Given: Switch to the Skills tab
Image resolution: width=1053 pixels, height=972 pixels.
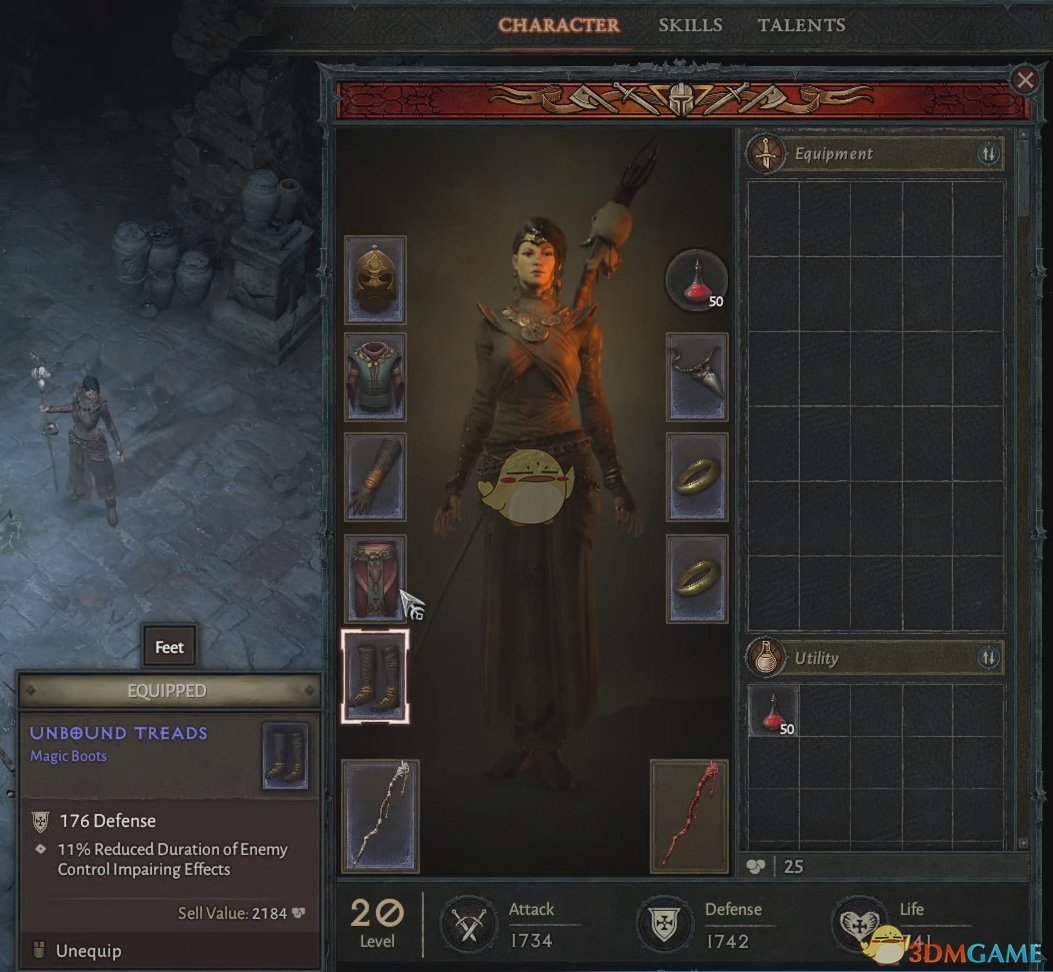Looking at the screenshot, I should [689, 25].
